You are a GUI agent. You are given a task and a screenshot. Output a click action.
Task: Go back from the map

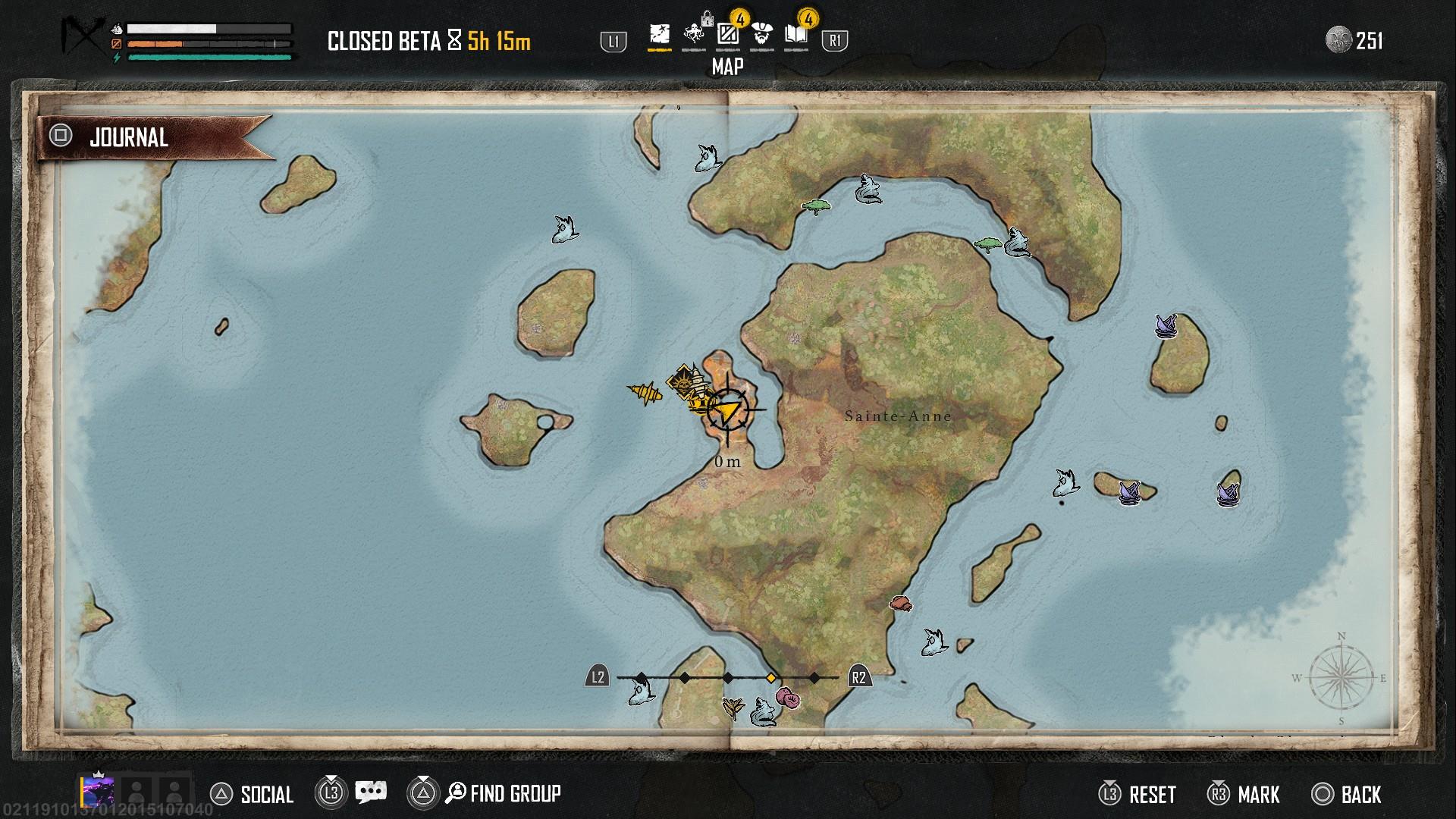pyautogui.click(x=1347, y=794)
